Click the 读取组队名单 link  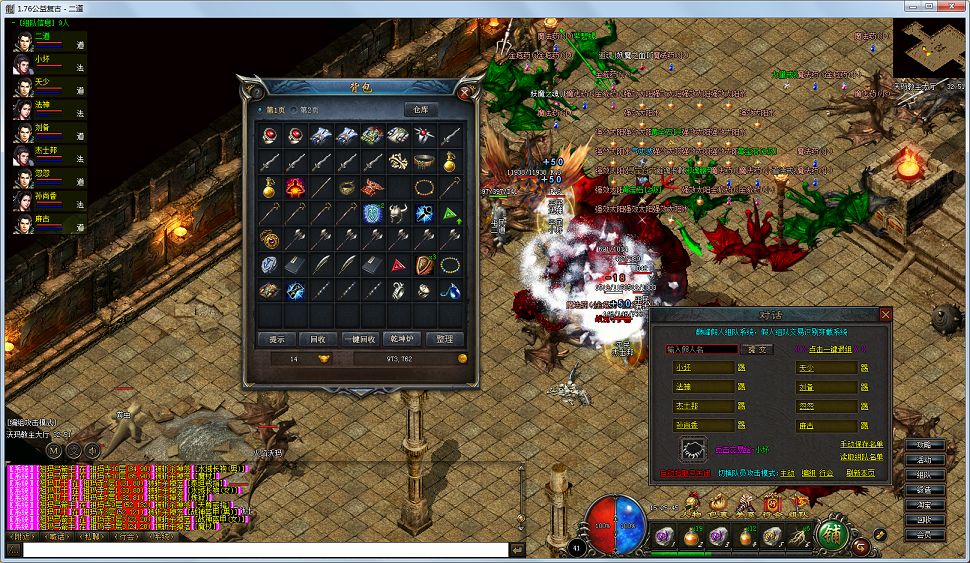tap(861, 456)
